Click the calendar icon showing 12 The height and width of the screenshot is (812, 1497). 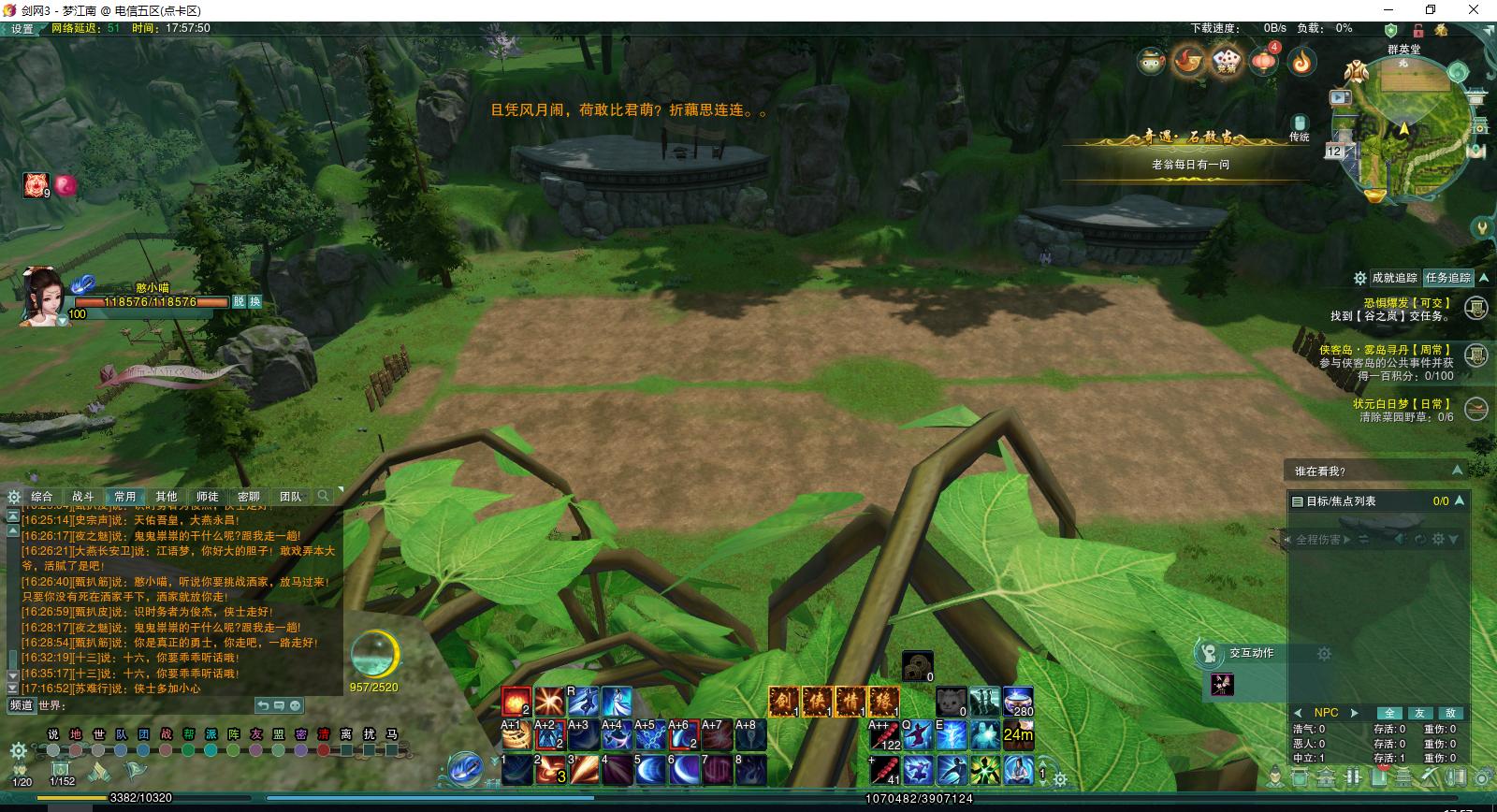pos(1334,152)
